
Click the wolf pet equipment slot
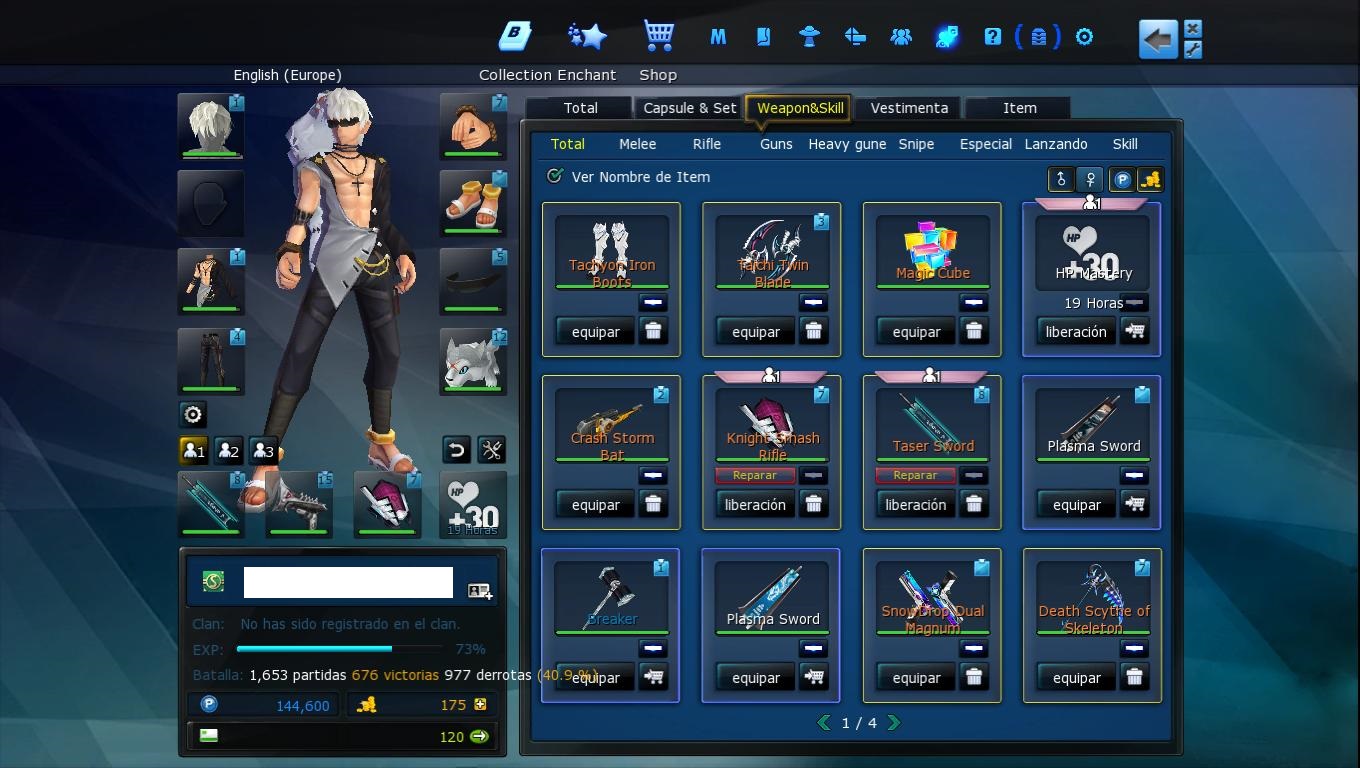pyautogui.click(x=473, y=361)
